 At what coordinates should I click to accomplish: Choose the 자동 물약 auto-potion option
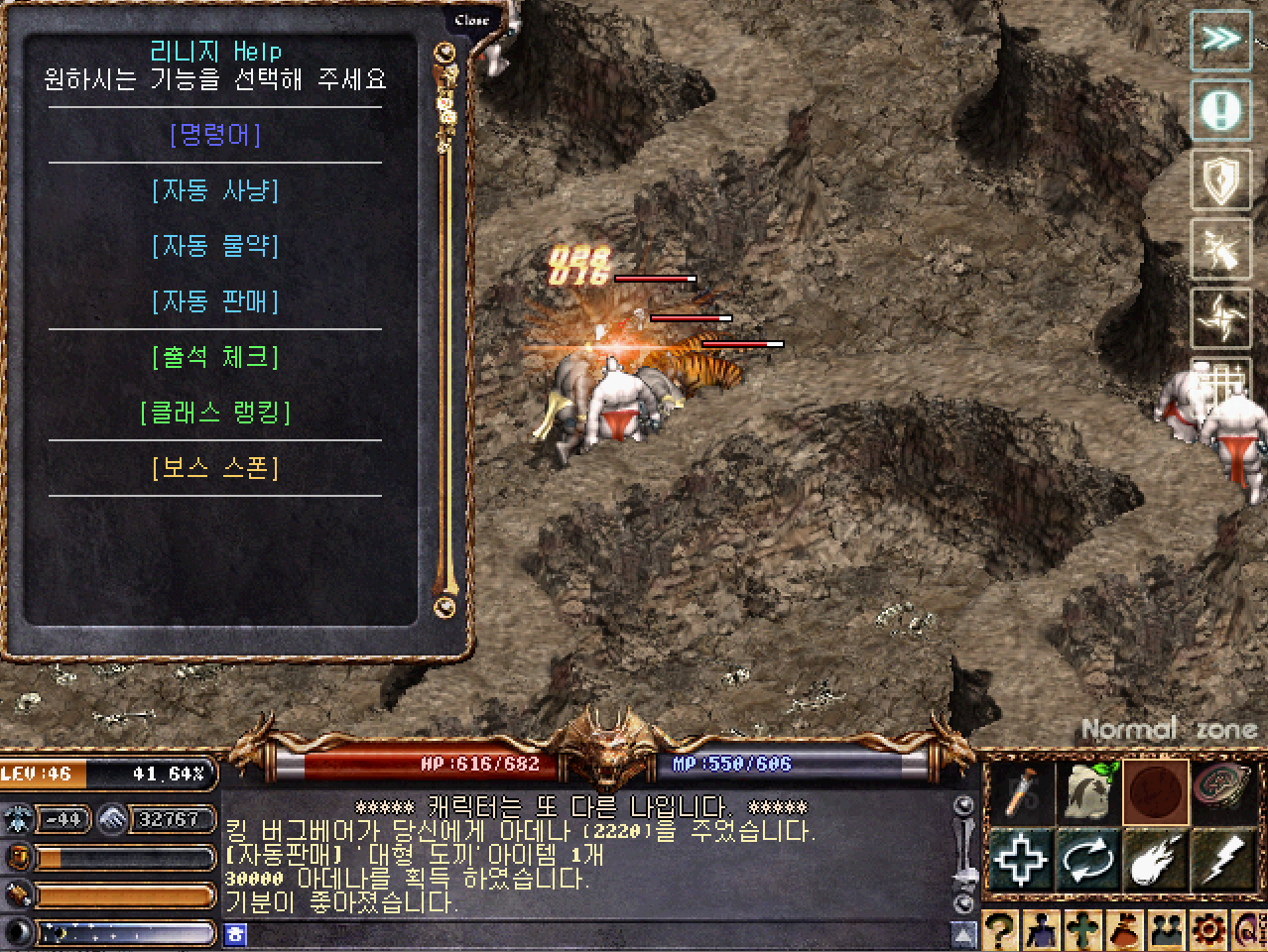pos(215,246)
